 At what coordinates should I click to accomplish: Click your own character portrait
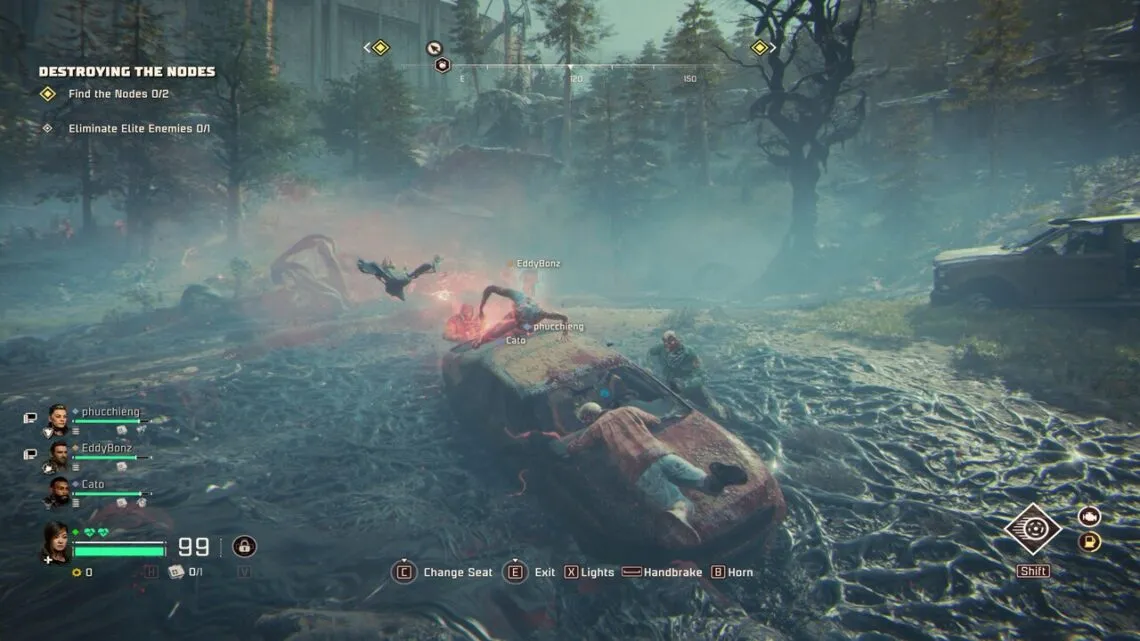[56, 541]
